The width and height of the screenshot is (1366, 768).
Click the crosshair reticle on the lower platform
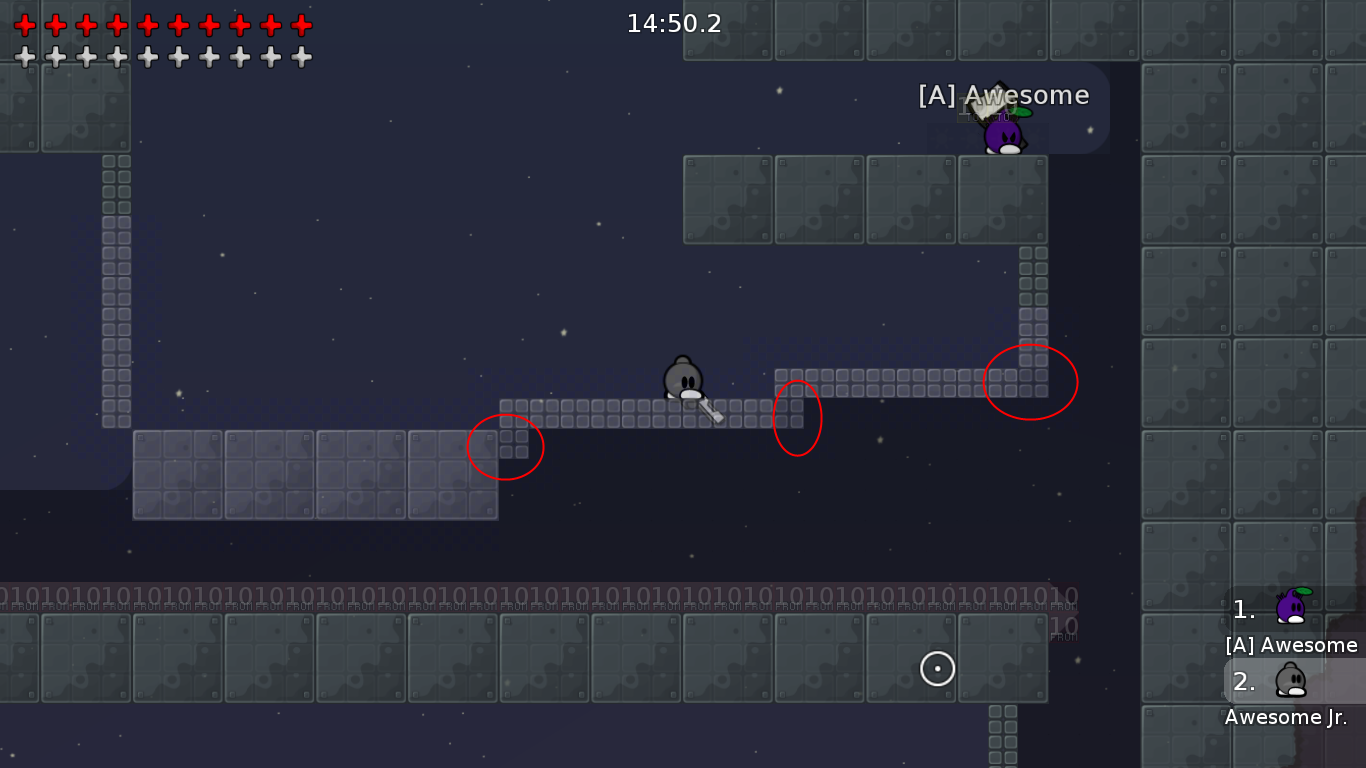[x=937, y=669]
